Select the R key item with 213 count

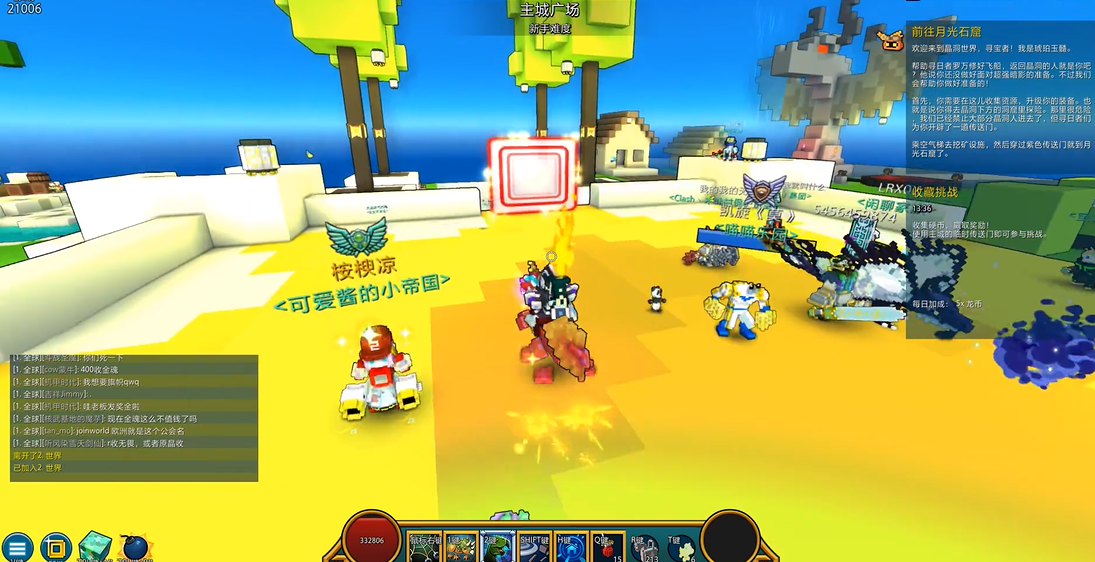645,547
